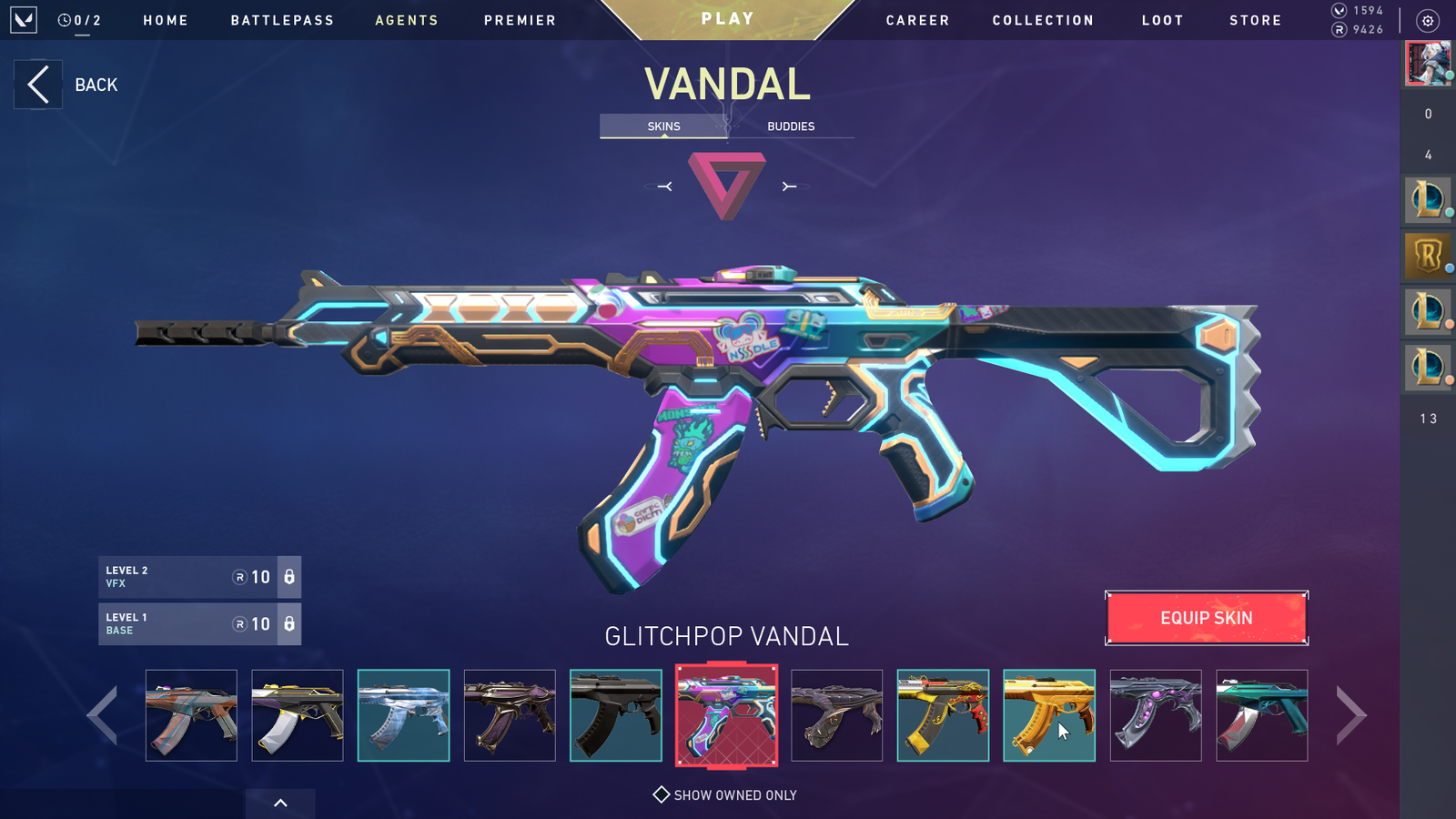This screenshot has height=819, width=1456.
Task: Select the next skin variant arrow
Action: coord(789,187)
